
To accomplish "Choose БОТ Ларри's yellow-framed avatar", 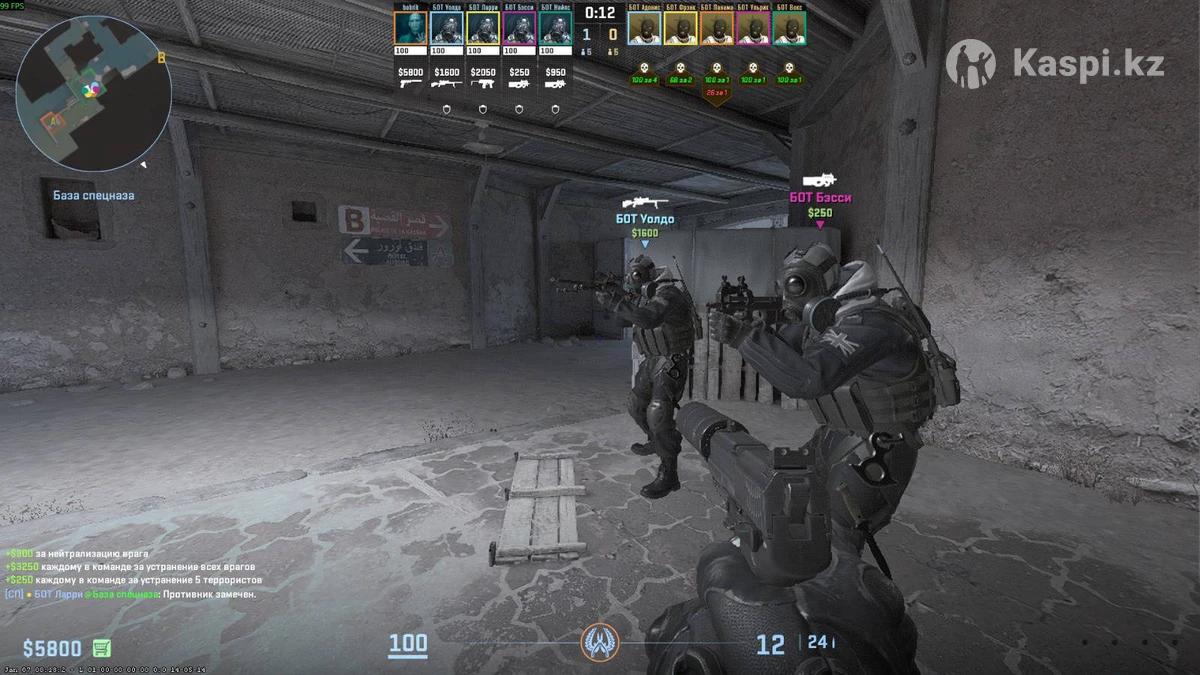I will 483,27.
